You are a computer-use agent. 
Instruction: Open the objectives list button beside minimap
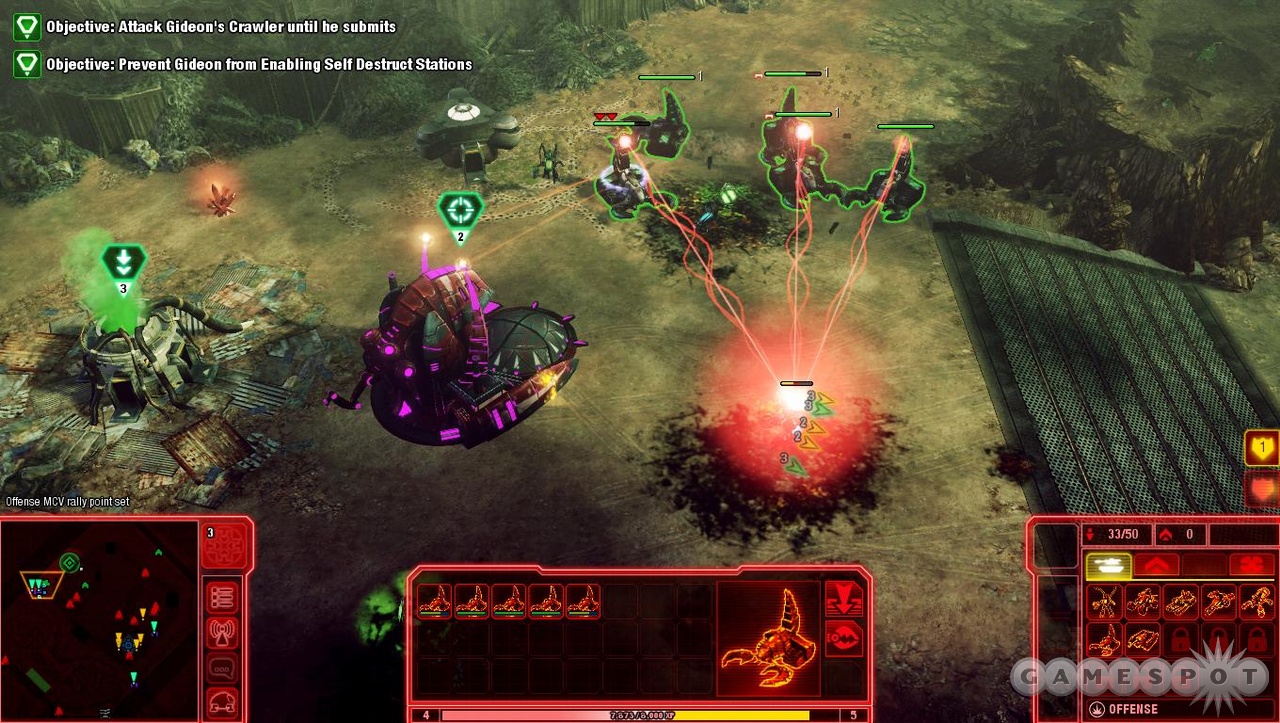[222, 597]
